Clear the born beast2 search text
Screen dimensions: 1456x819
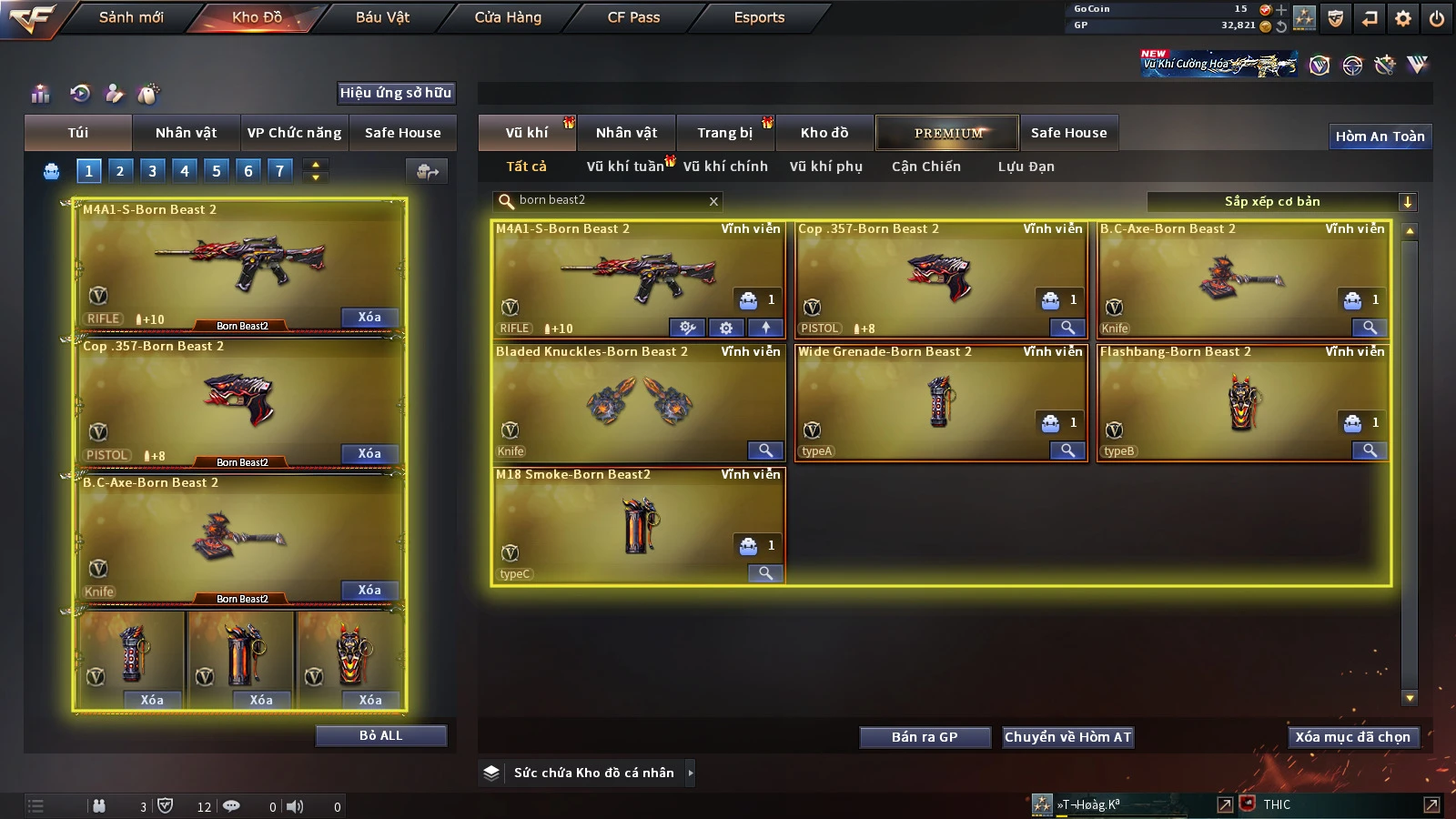pos(713,201)
